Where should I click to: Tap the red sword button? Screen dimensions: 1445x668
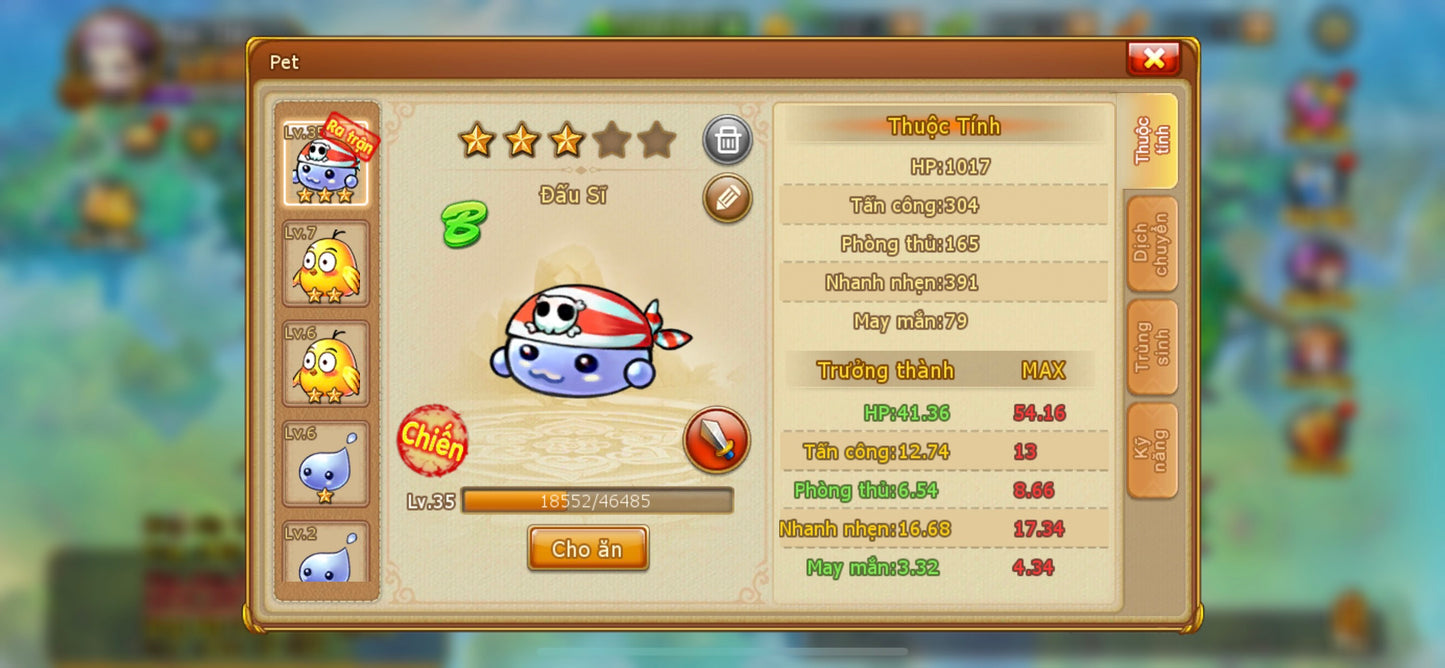[x=716, y=440]
